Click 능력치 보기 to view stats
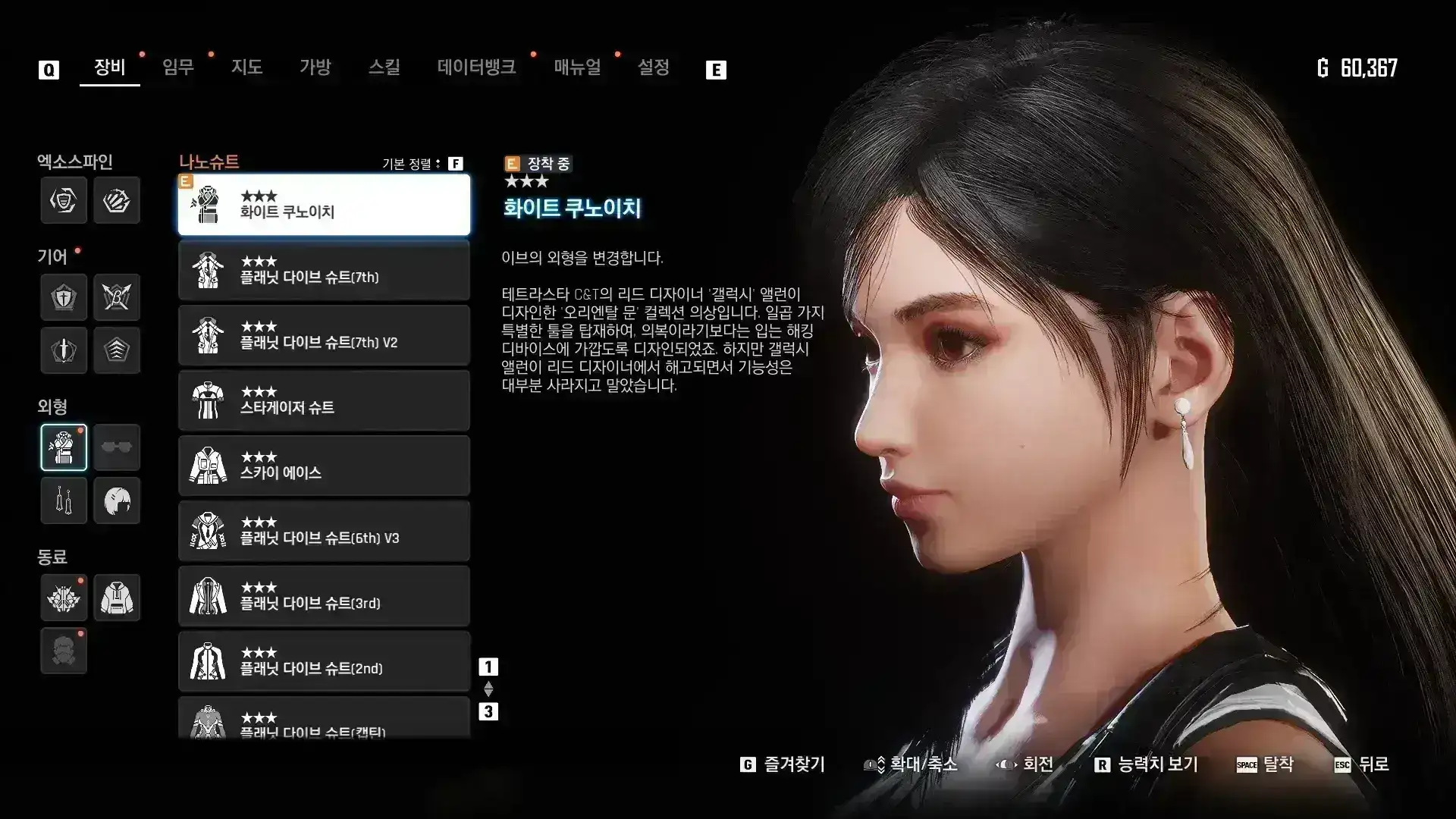Screen dimensions: 1456x819 (1147, 765)
